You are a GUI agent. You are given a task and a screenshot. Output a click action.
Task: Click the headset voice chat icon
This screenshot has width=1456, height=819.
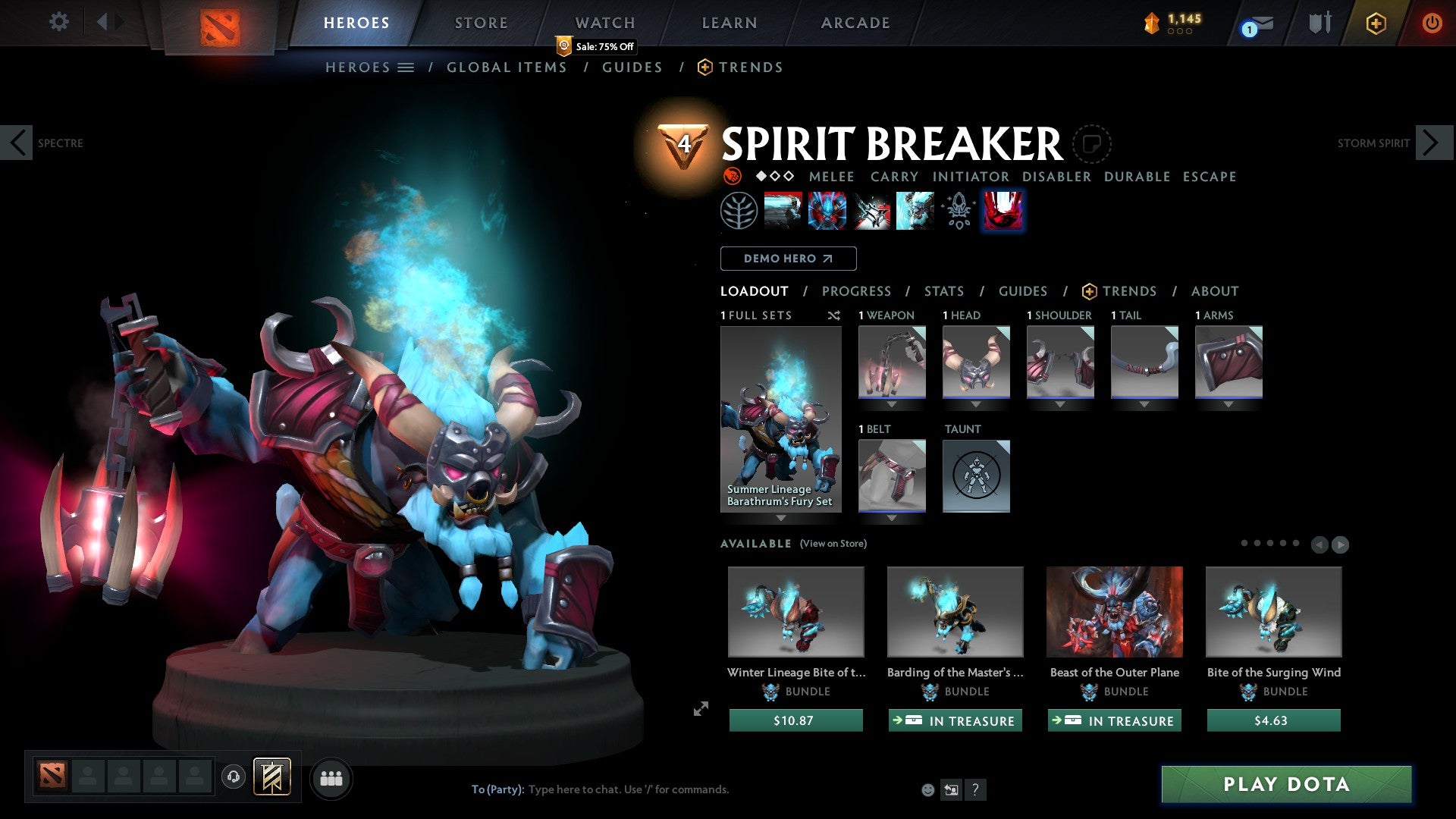pos(233,778)
